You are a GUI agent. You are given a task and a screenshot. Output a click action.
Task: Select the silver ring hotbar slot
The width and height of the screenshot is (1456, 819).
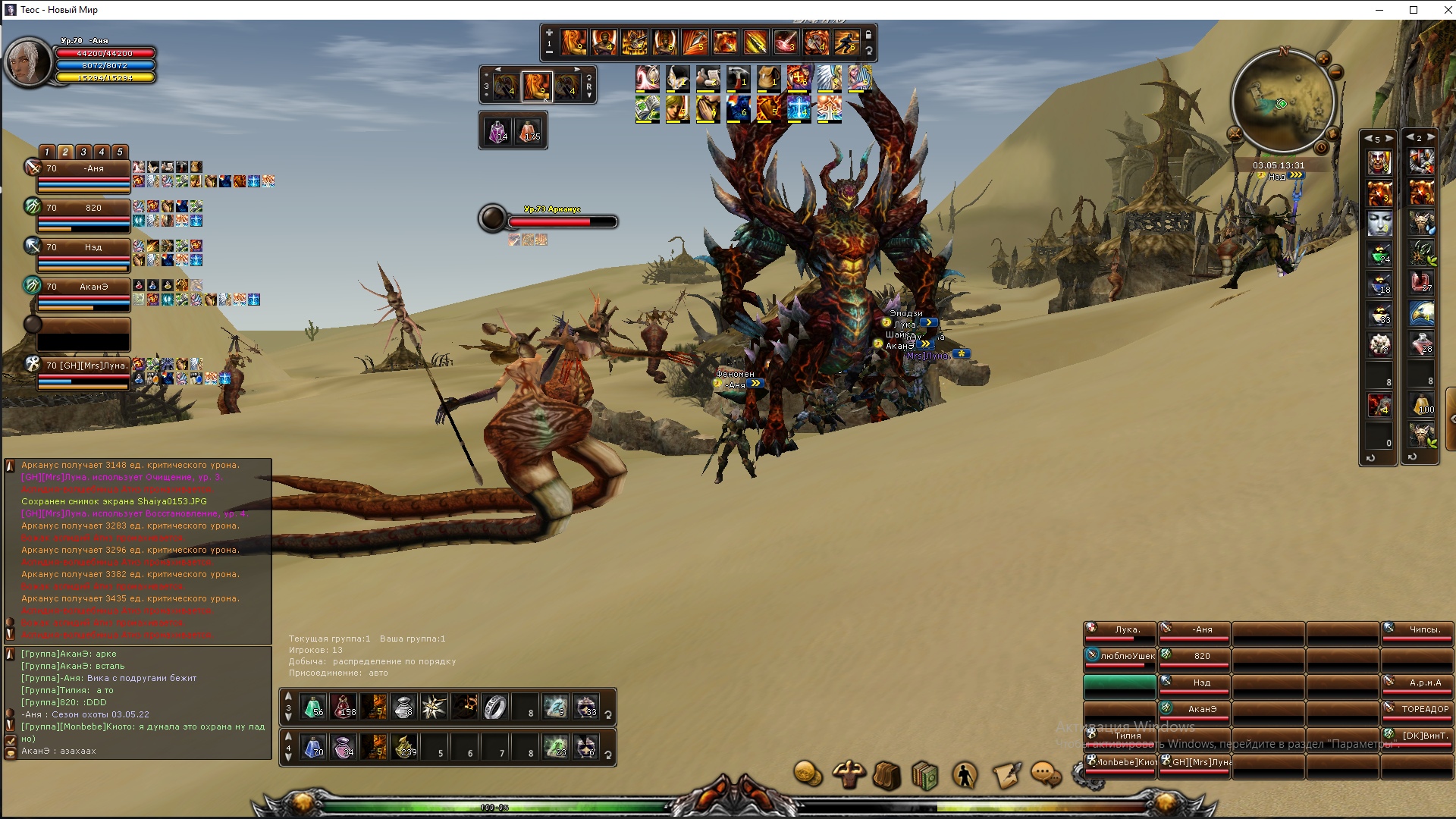pyautogui.click(x=495, y=707)
